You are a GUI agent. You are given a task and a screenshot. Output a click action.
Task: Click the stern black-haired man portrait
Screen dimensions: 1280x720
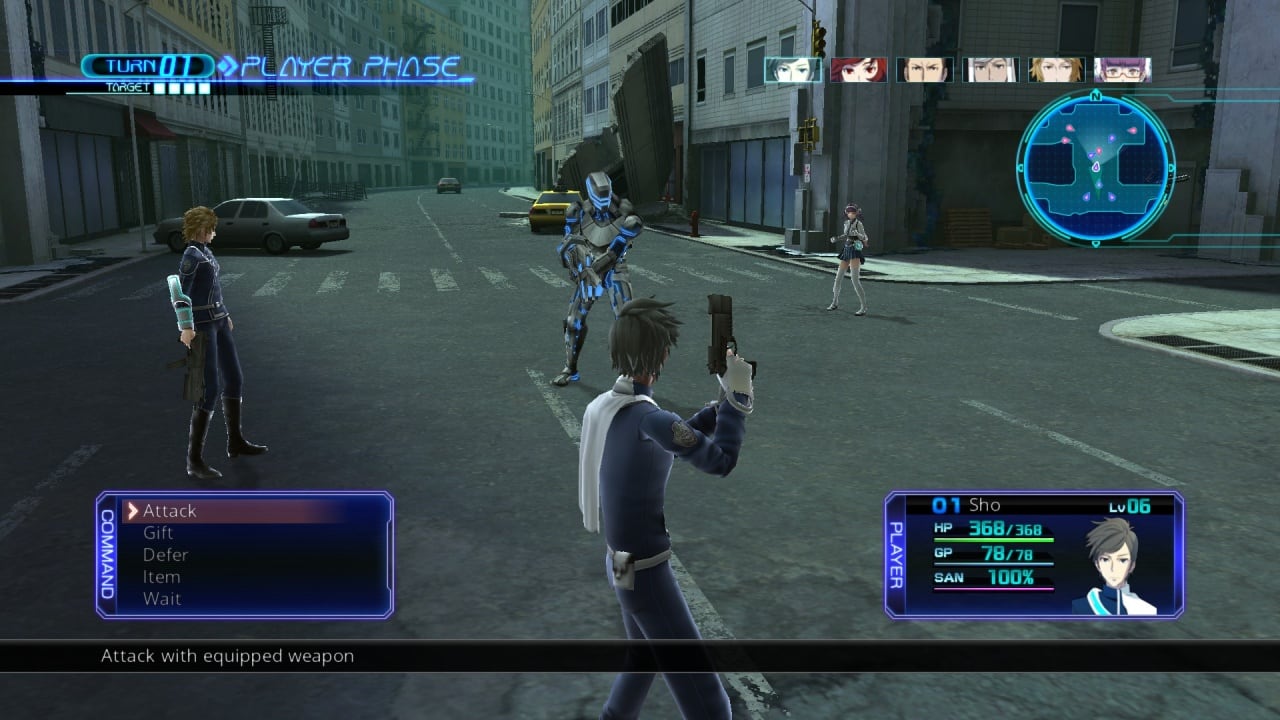coord(924,69)
